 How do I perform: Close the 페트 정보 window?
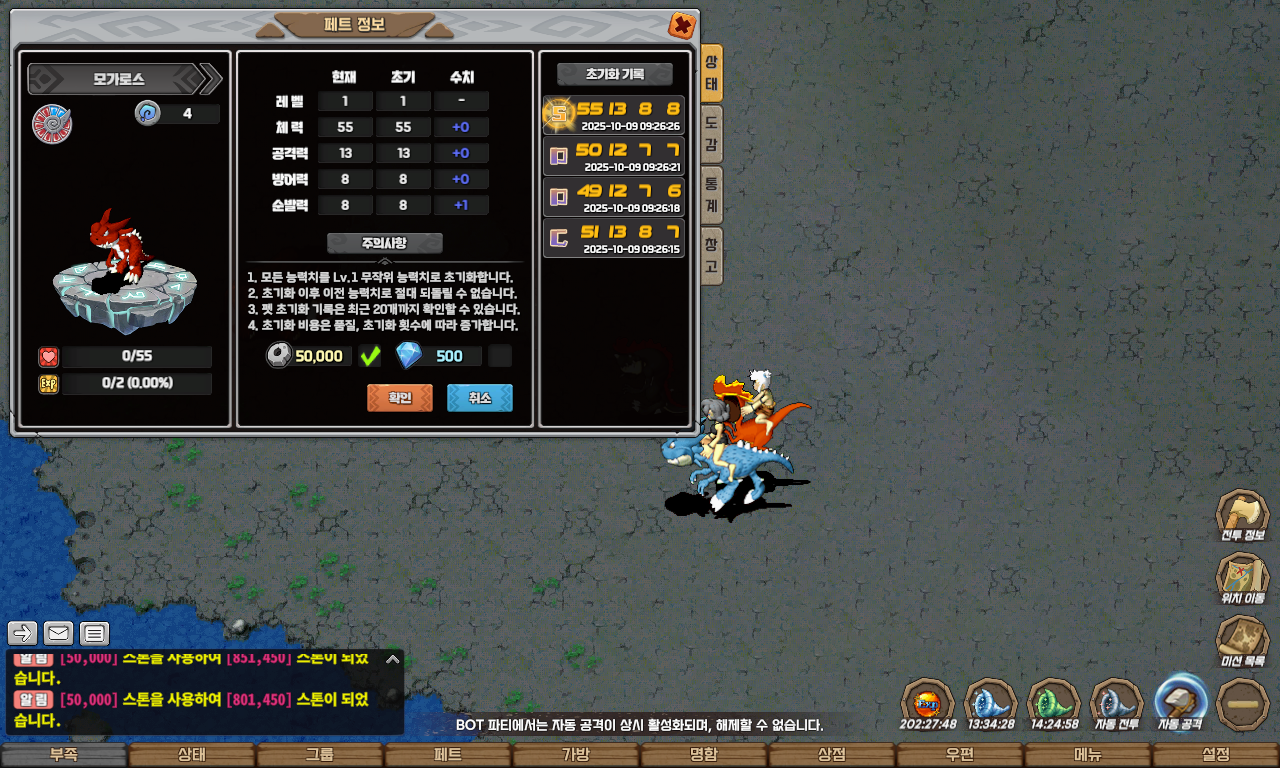click(681, 25)
